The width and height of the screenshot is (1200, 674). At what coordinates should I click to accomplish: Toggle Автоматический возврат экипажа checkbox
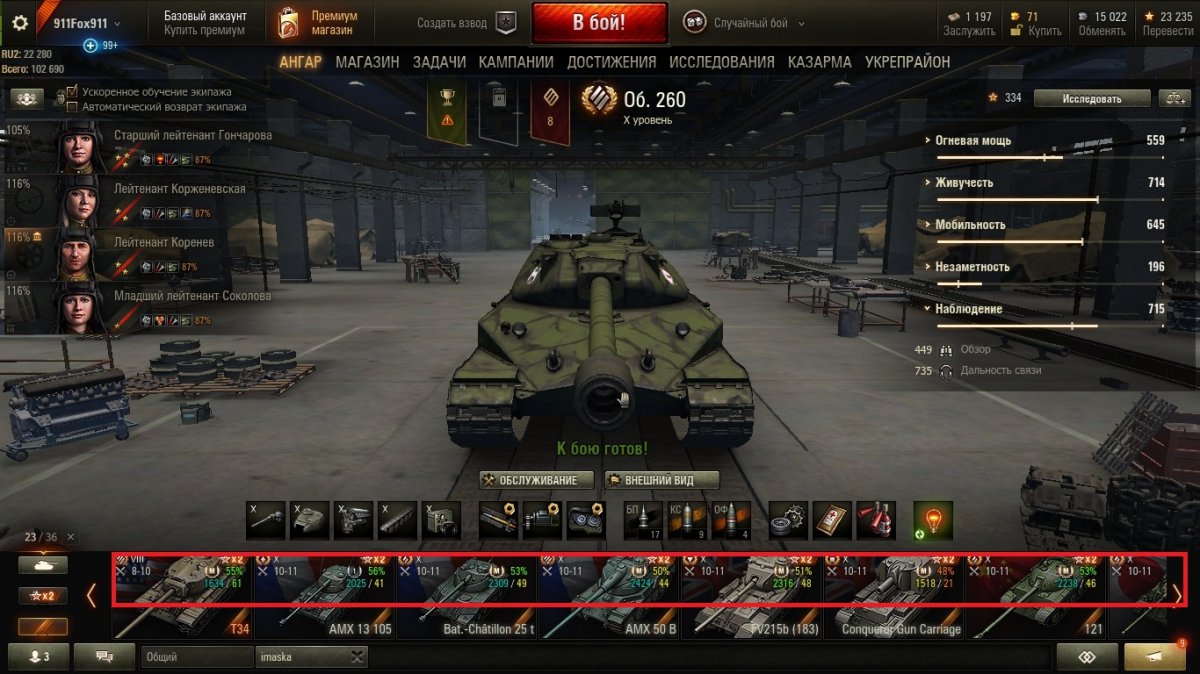click(x=72, y=106)
